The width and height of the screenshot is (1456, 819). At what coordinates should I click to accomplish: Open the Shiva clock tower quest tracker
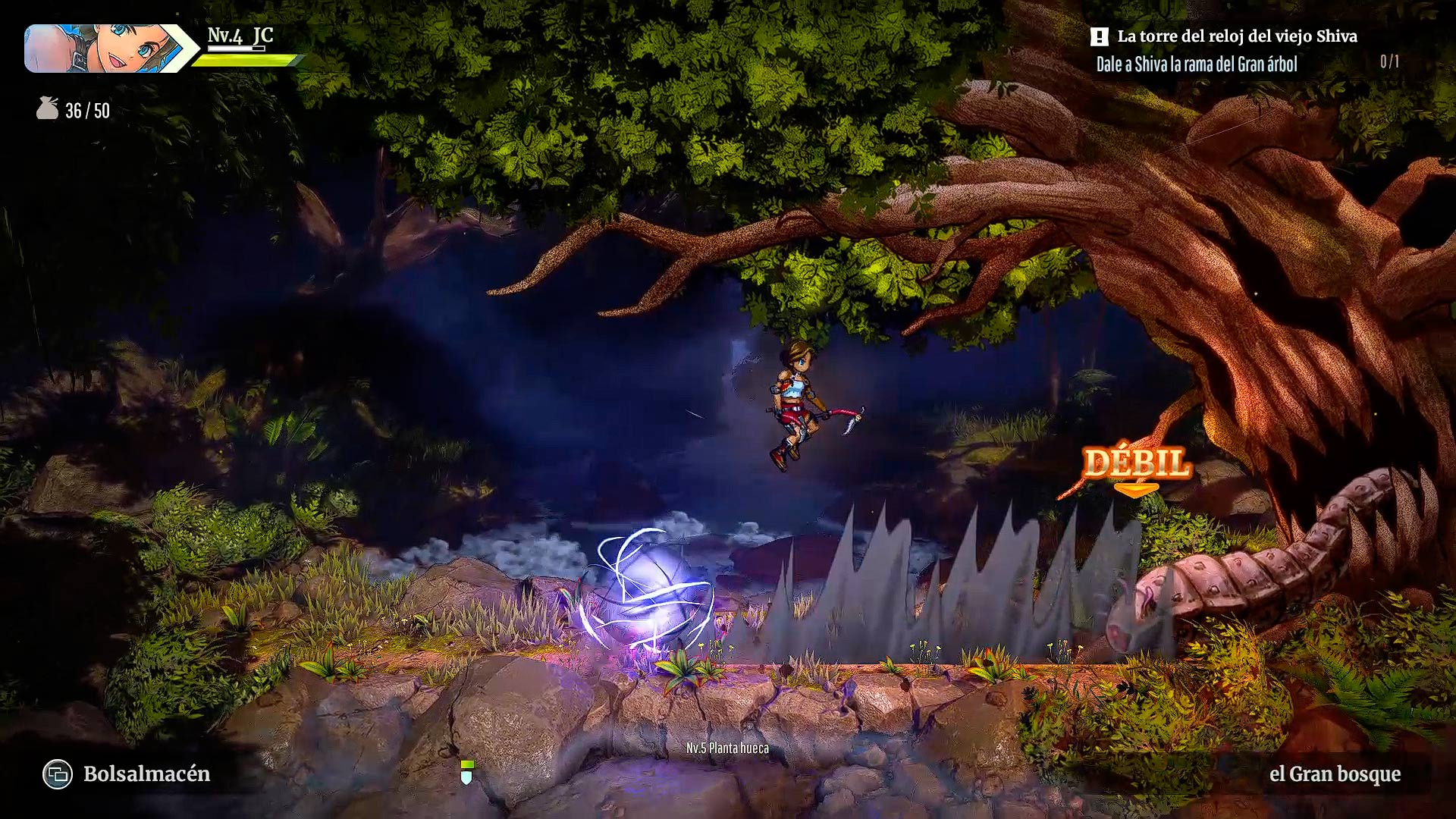1236,37
